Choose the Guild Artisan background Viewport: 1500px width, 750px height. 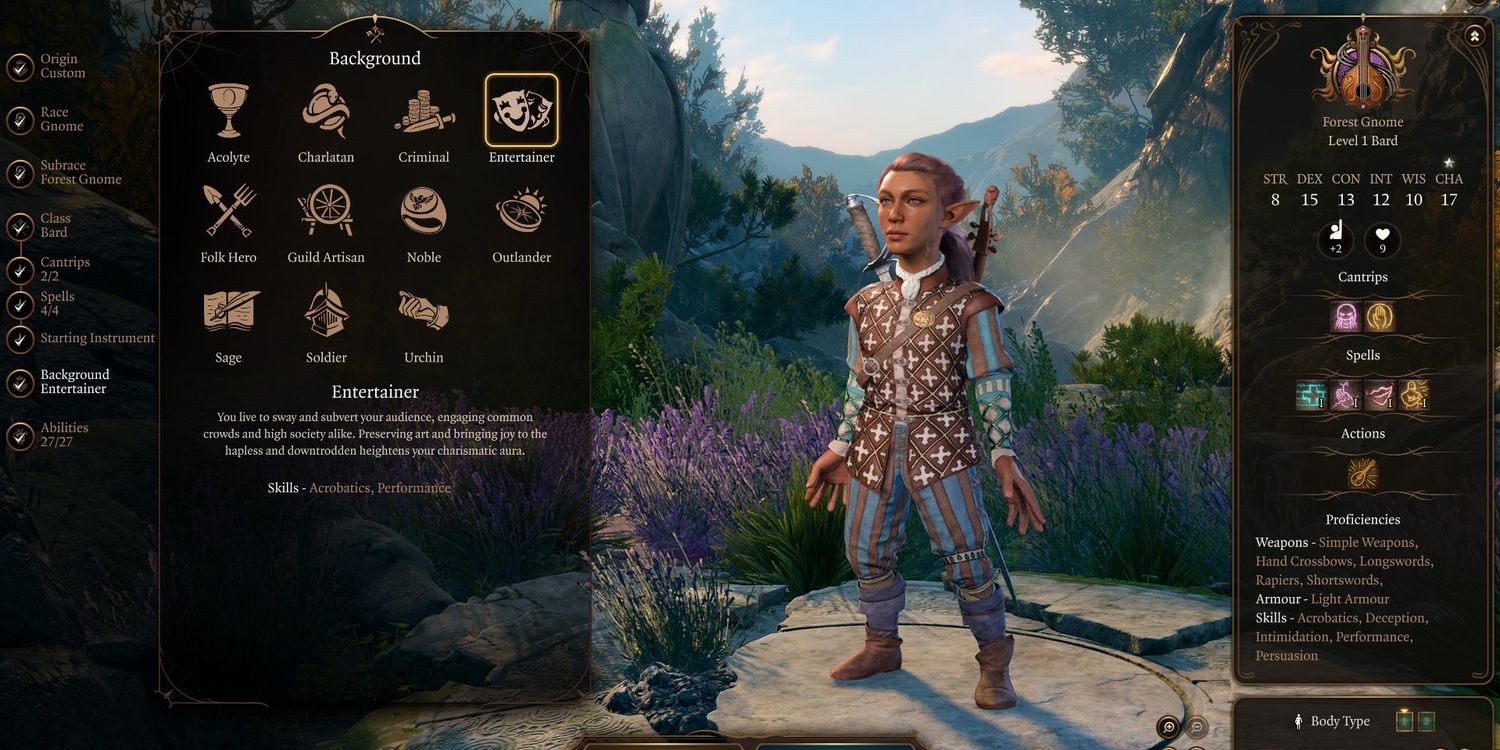tap(326, 211)
